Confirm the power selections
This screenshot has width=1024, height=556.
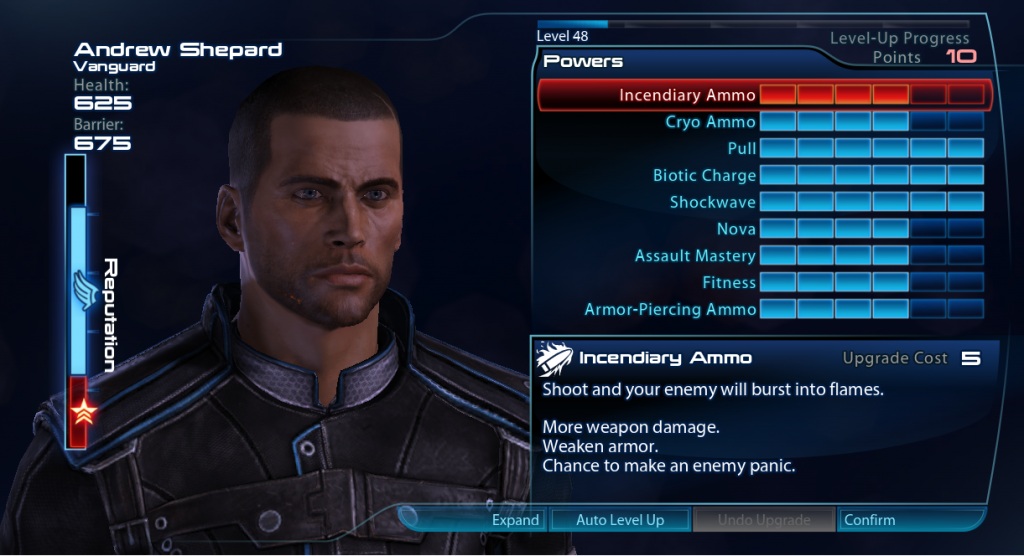coord(869,520)
